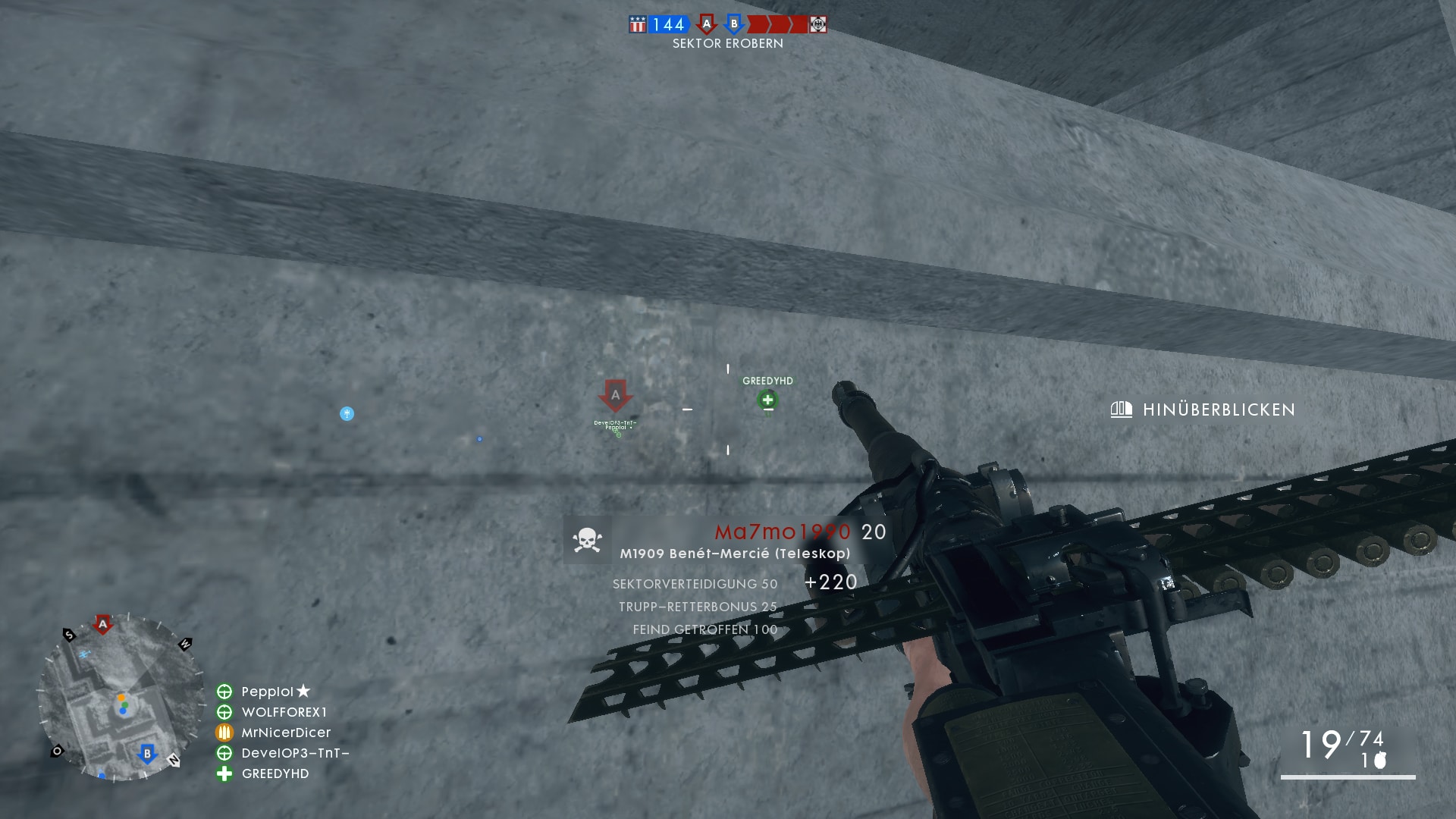Image resolution: width=1456 pixels, height=819 pixels.
Task: Select objective B flag in top bar
Action: coord(733,24)
